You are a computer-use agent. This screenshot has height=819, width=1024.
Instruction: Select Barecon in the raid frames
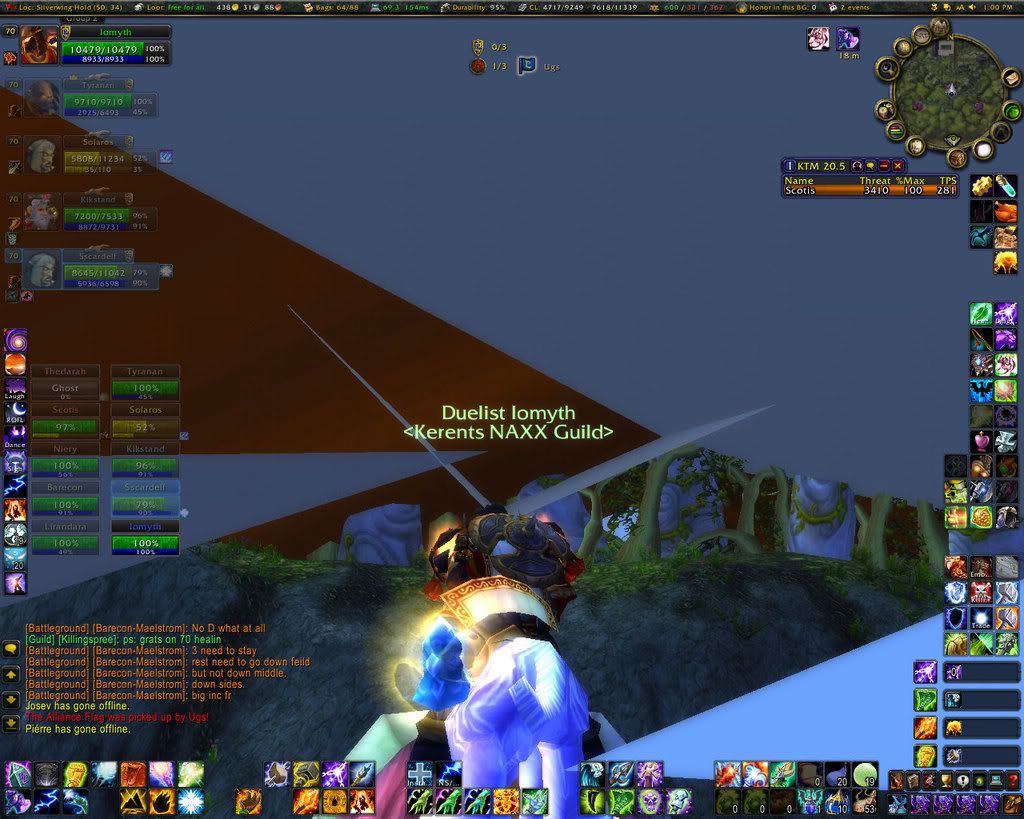(x=65, y=499)
